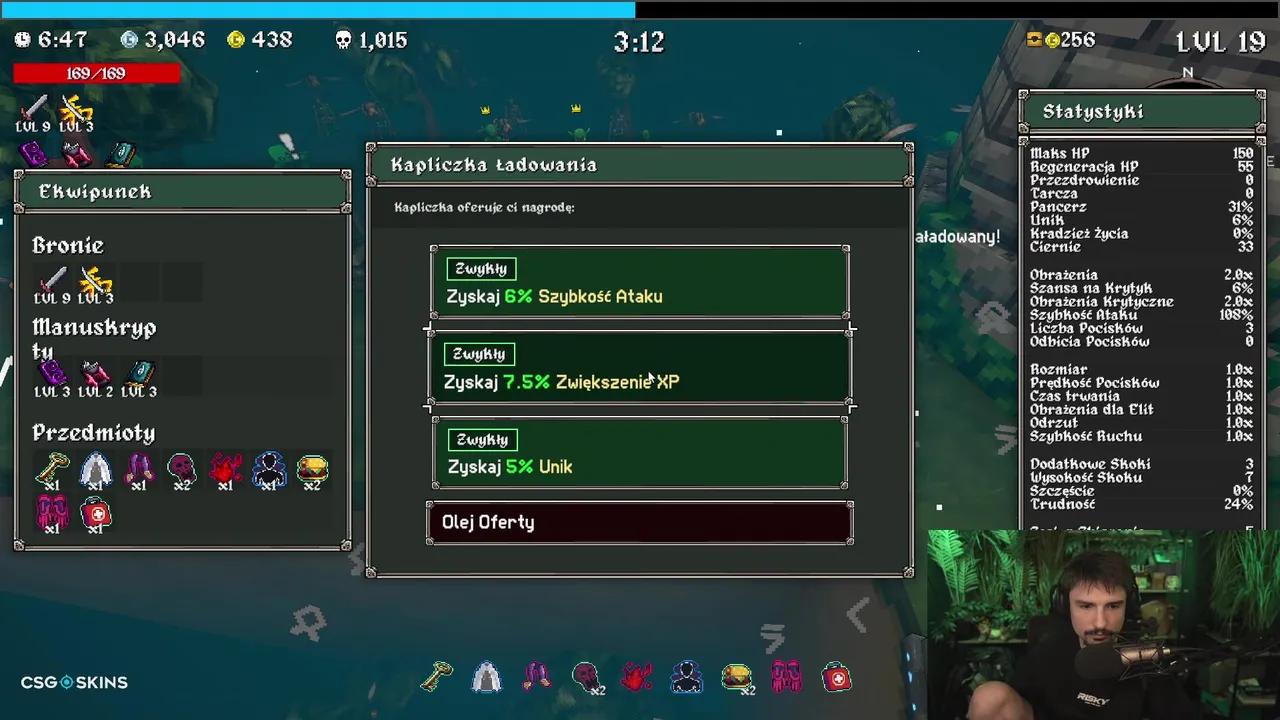The height and width of the screenshot is (720, 1280).
Task: Decline rewards with Olej Oferty
Action: point(640,523)
